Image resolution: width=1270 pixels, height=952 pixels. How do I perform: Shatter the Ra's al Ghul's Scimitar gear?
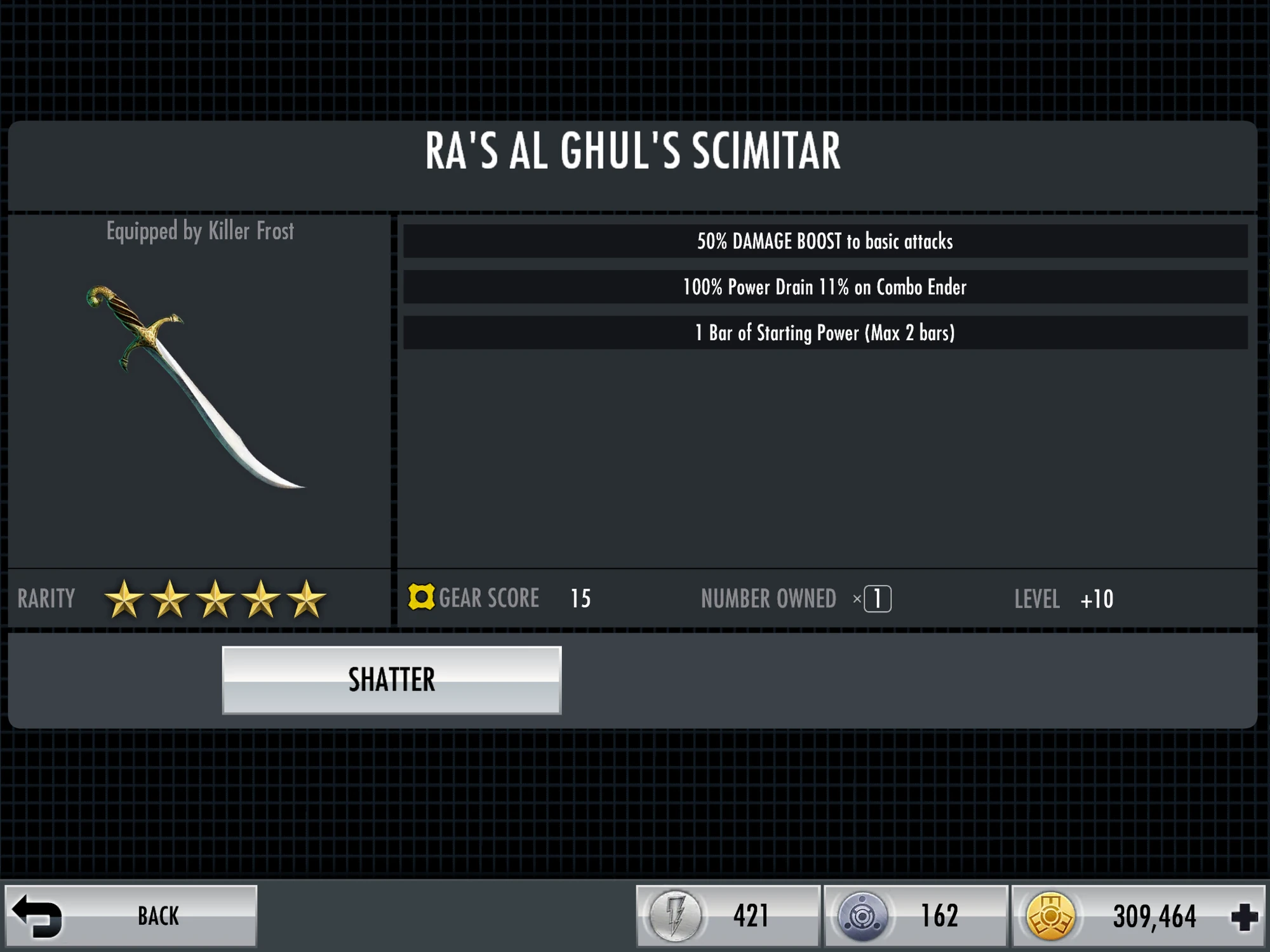[x=391, y=680]
